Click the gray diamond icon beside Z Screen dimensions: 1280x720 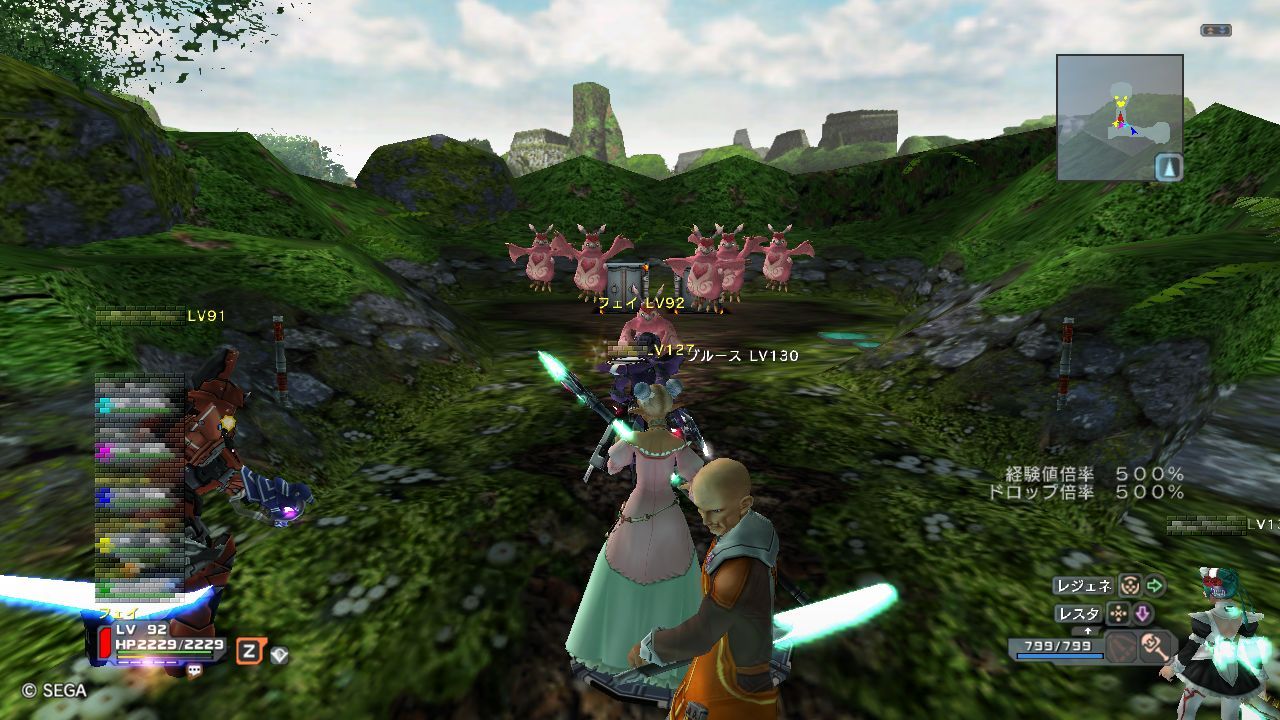(x=279, y=655)
